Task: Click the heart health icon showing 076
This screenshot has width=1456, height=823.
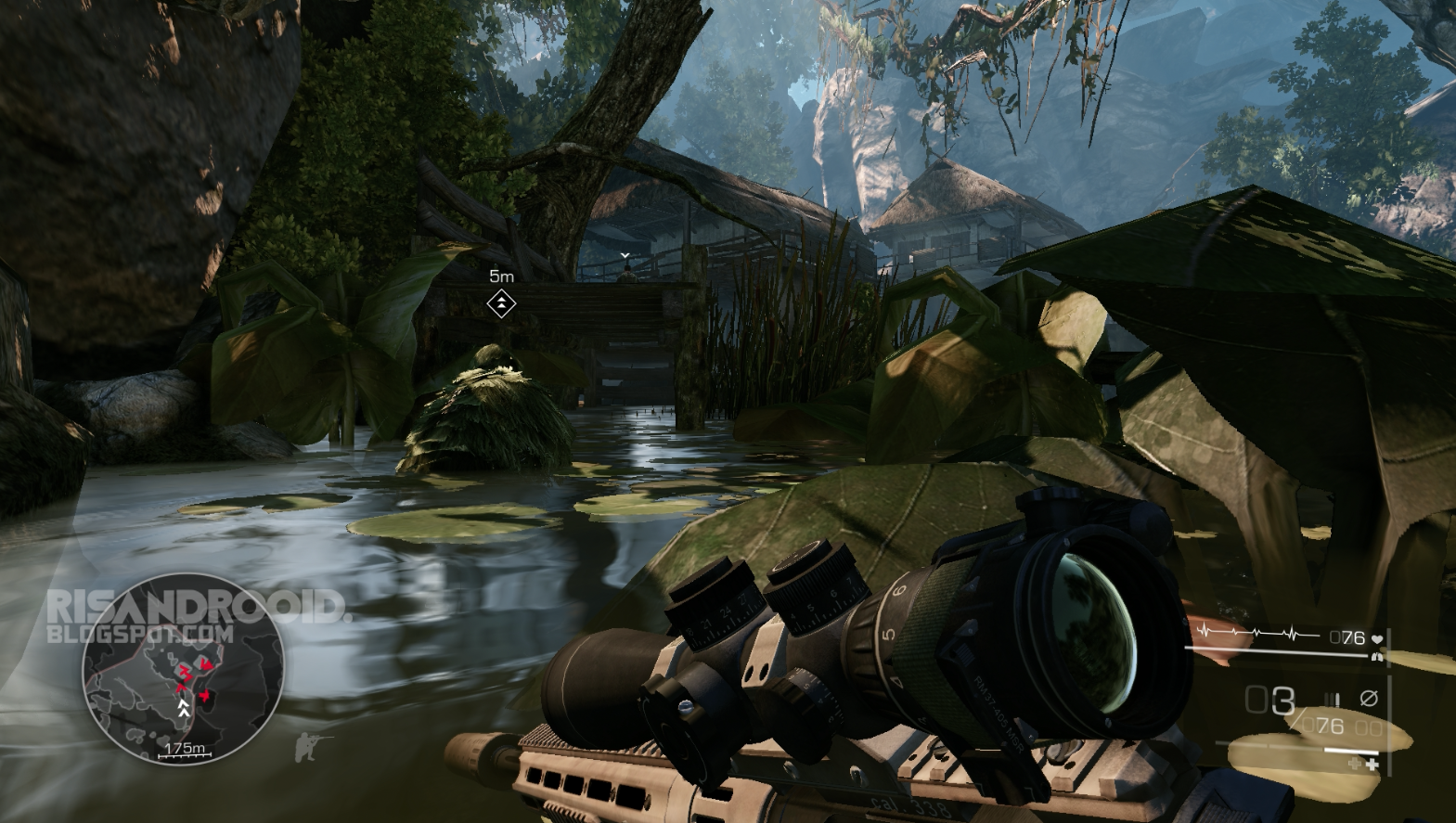Action: coord(1379,638)
